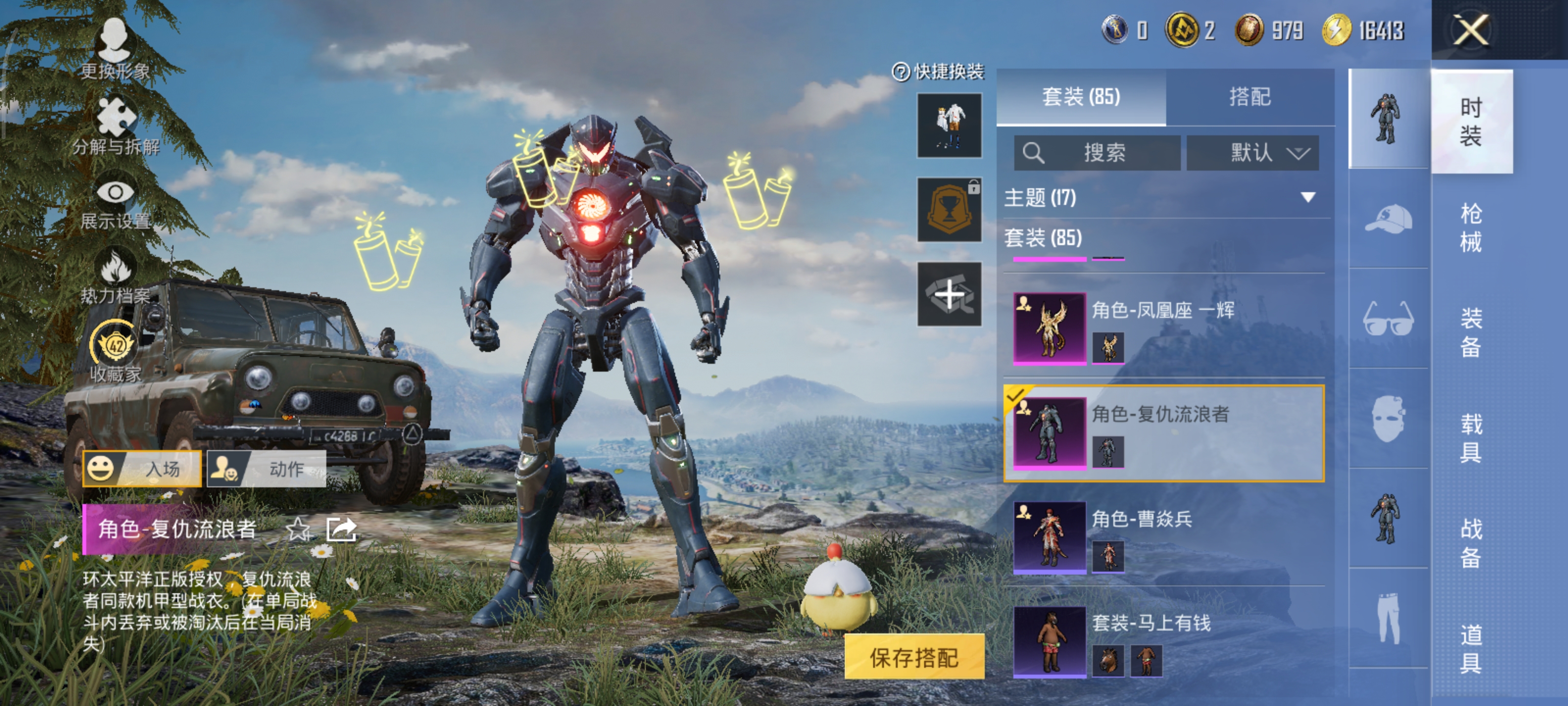Choose the 角色-凤凰座 一辉 outfit
Image resolution: width=1568 pixels, height=706 pixels.
click(1163, 328)
